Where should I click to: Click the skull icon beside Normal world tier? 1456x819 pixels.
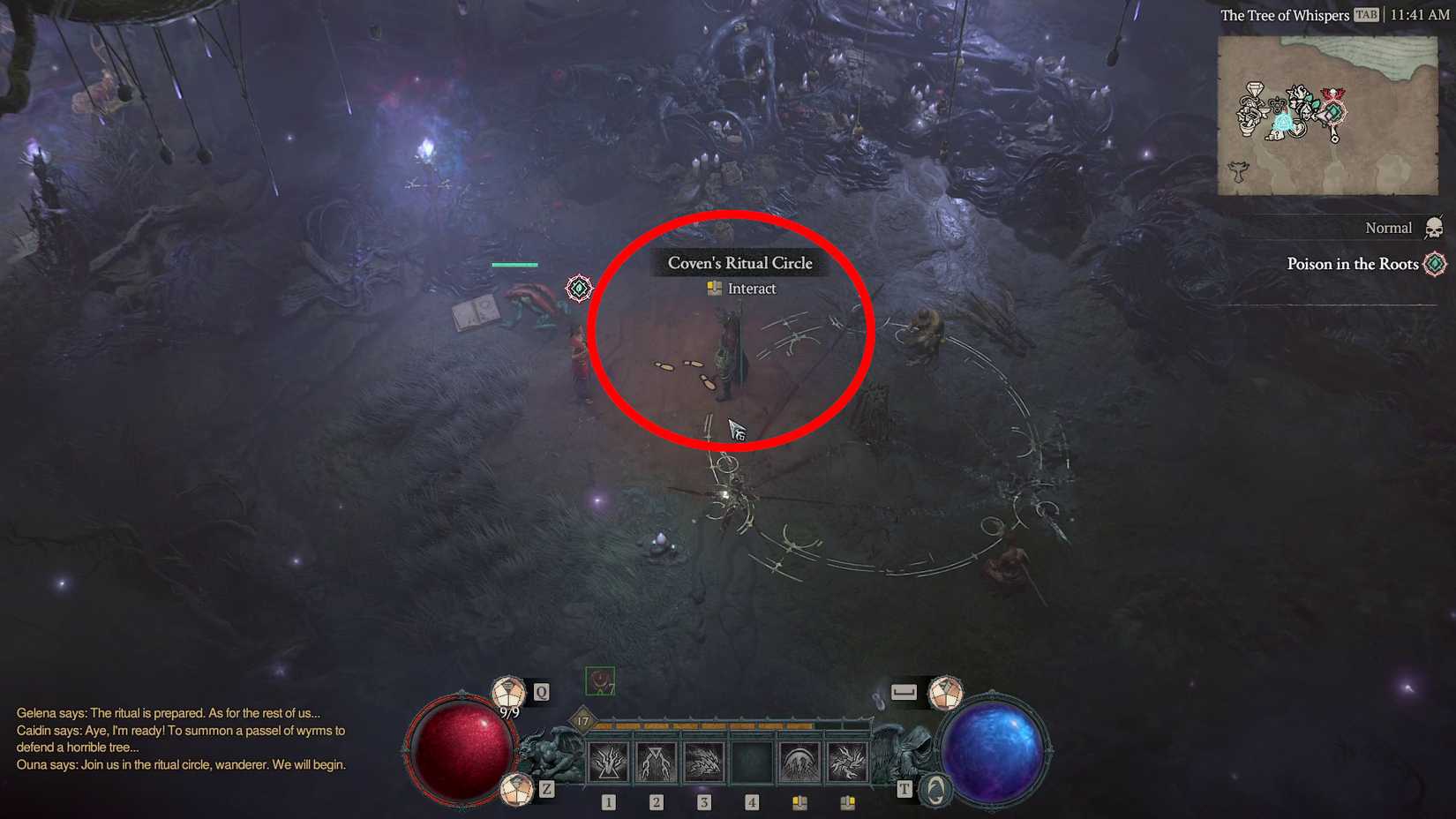(1434, 227)
